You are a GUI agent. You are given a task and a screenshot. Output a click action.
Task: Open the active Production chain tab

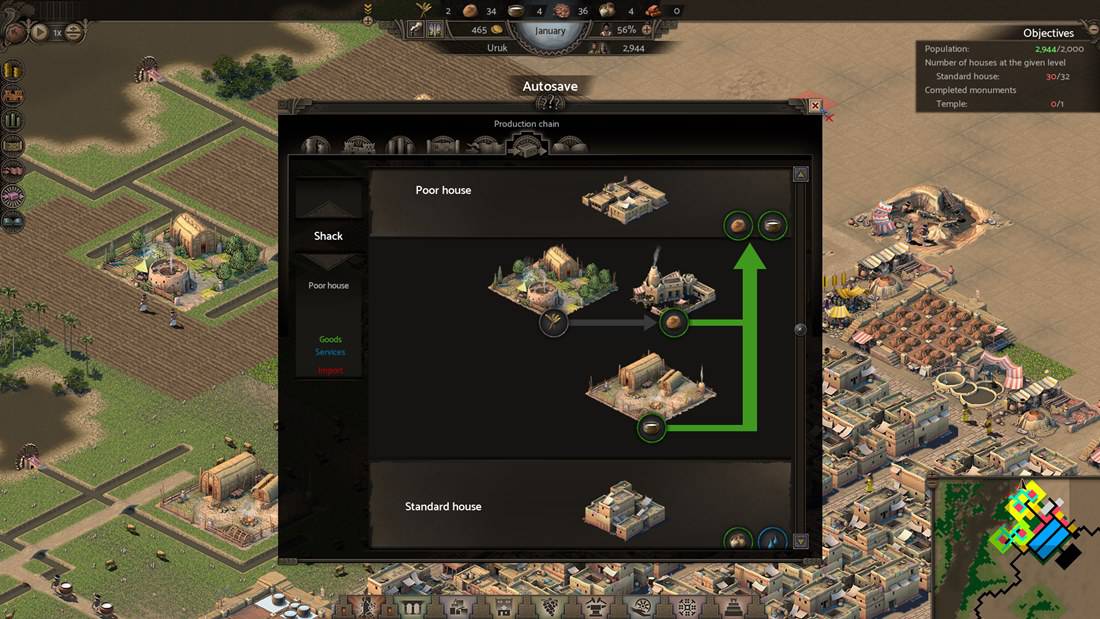click(527, 146)
